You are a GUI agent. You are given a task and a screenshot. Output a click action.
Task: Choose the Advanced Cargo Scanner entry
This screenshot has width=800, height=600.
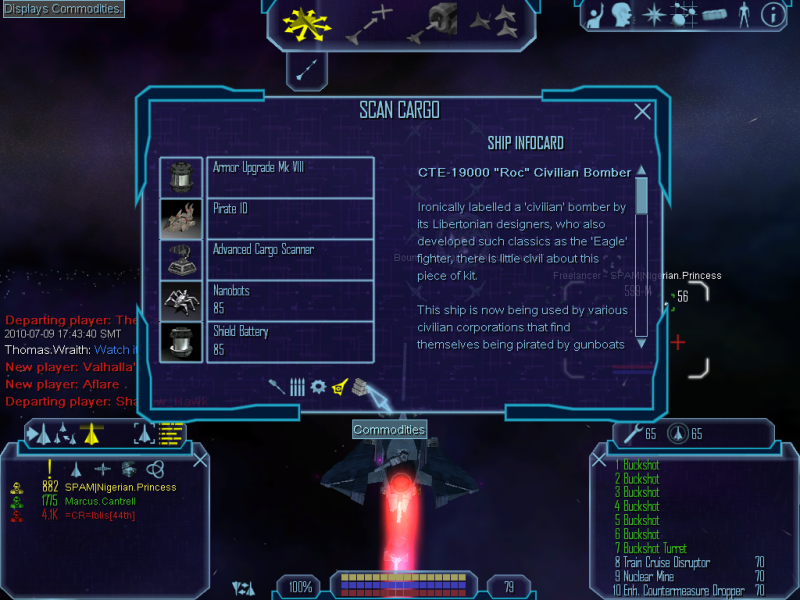289,259
